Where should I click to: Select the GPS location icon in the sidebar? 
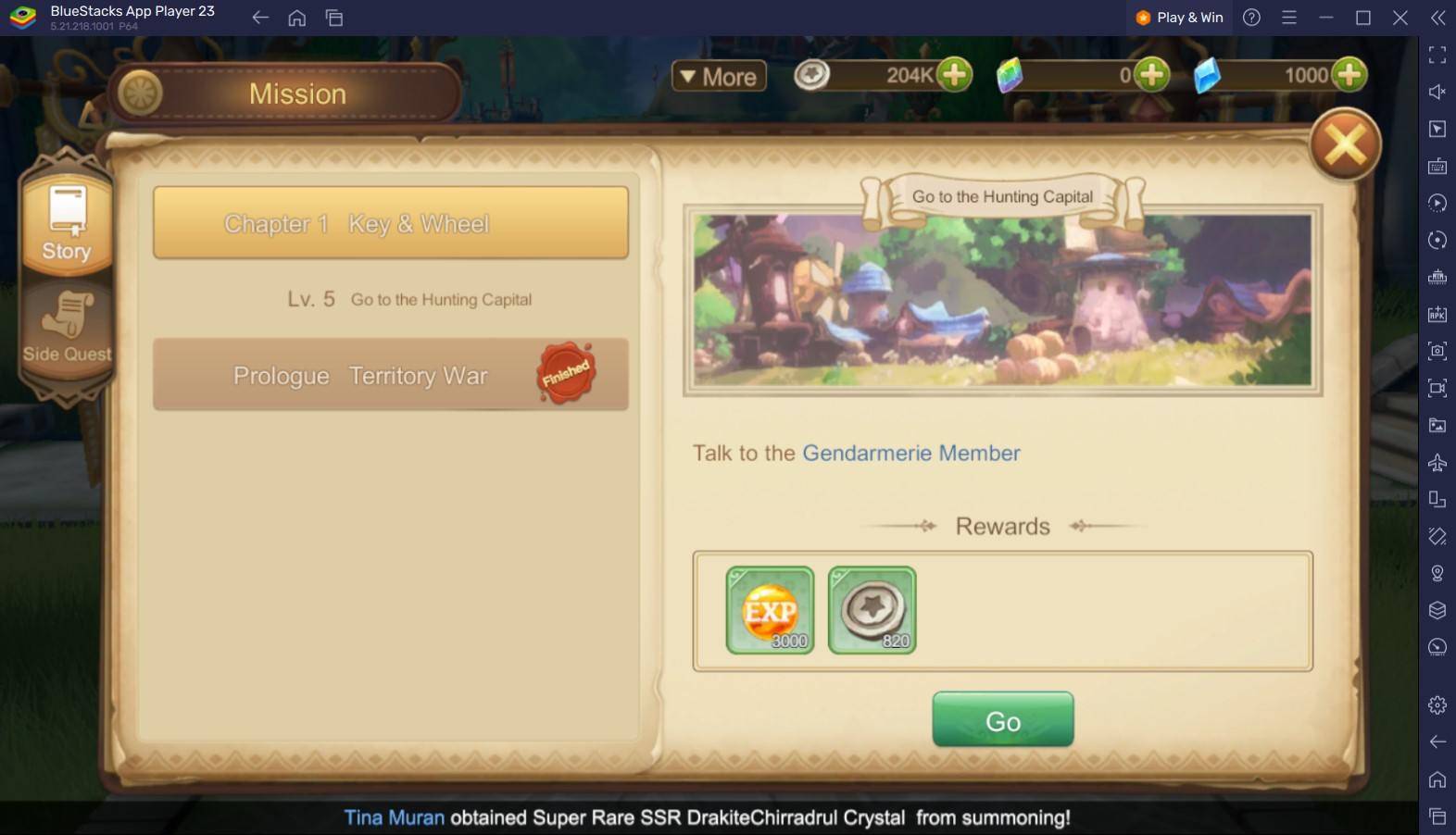click(1437, 574)
